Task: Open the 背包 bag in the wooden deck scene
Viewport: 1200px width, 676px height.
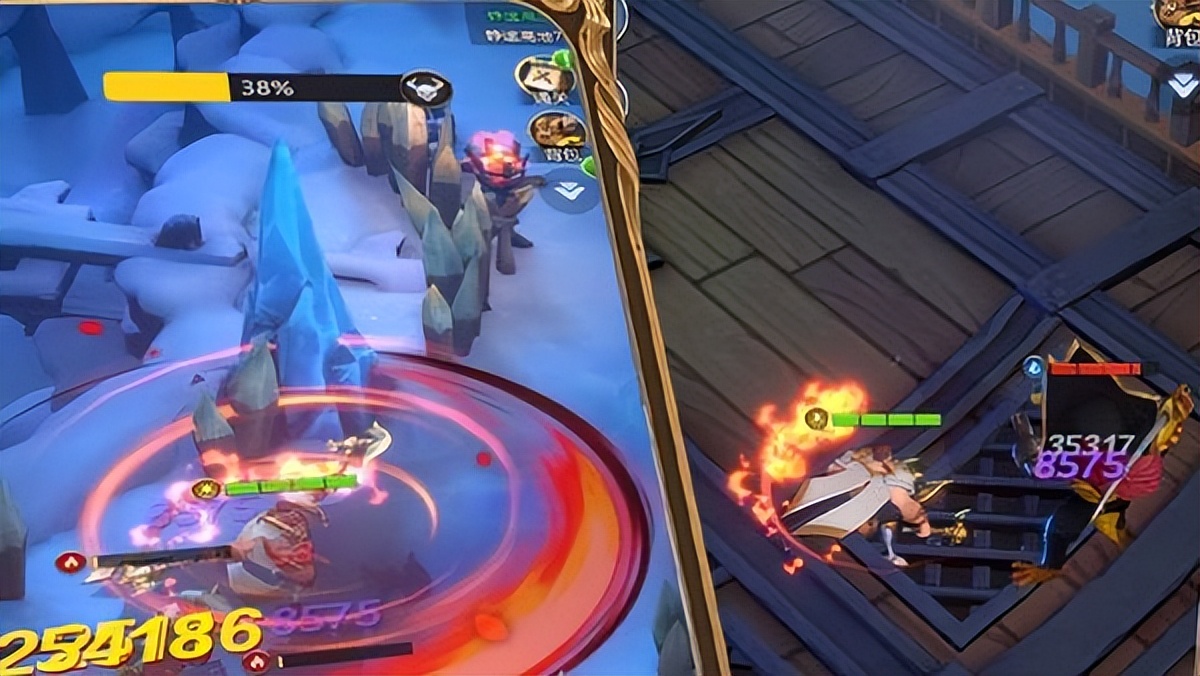Action: [1179, 20]
